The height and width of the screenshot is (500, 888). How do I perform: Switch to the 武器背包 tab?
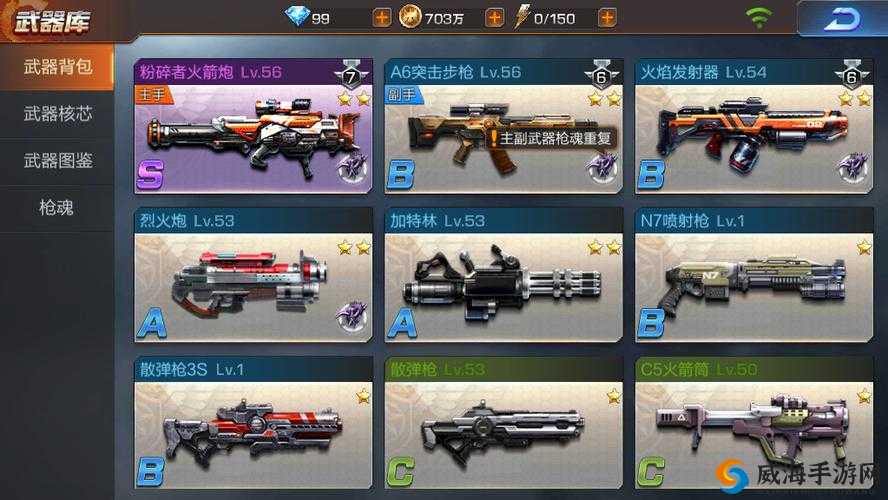click(57, 67)
